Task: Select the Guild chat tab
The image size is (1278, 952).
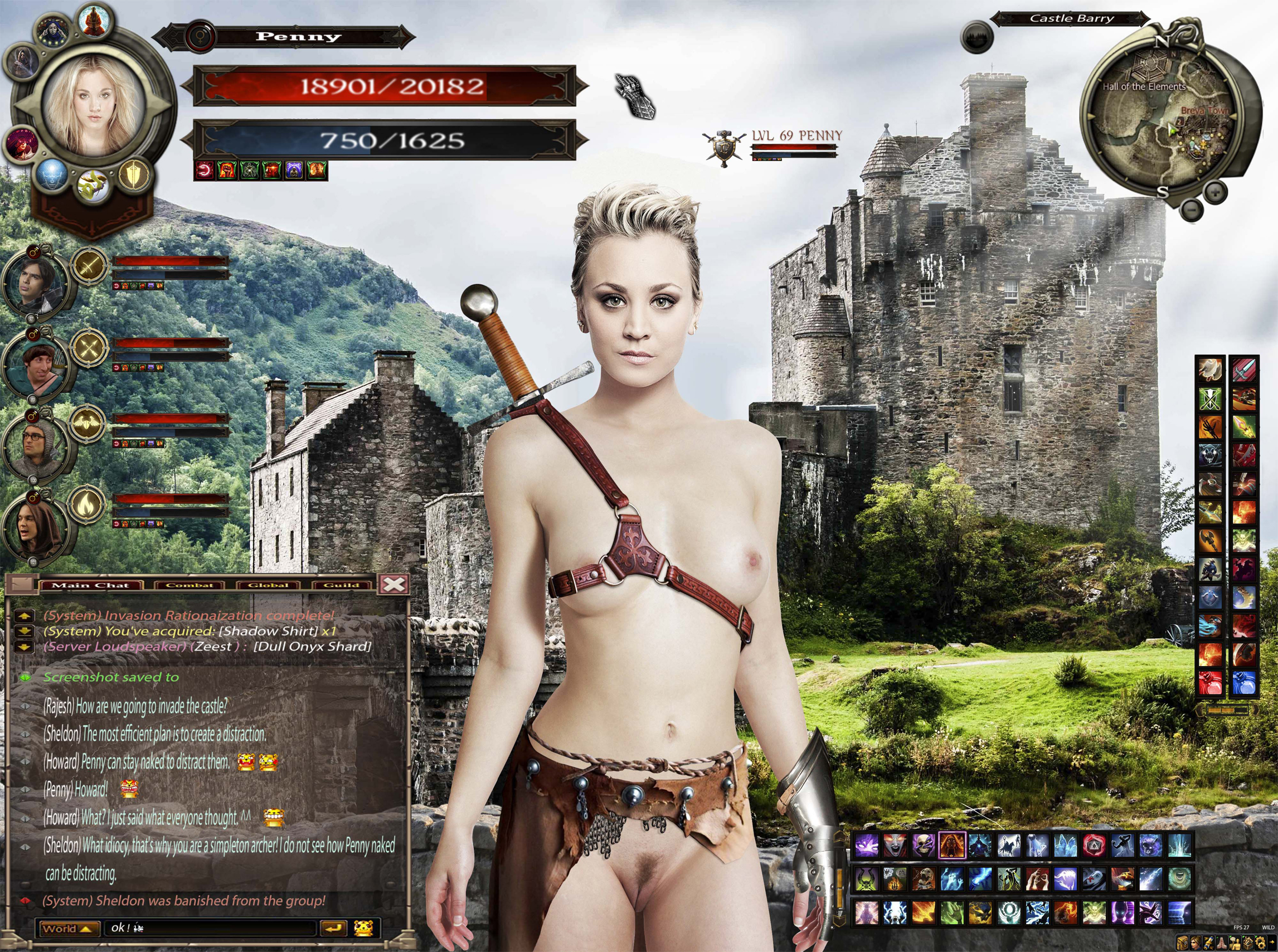Action: point(342,585)
